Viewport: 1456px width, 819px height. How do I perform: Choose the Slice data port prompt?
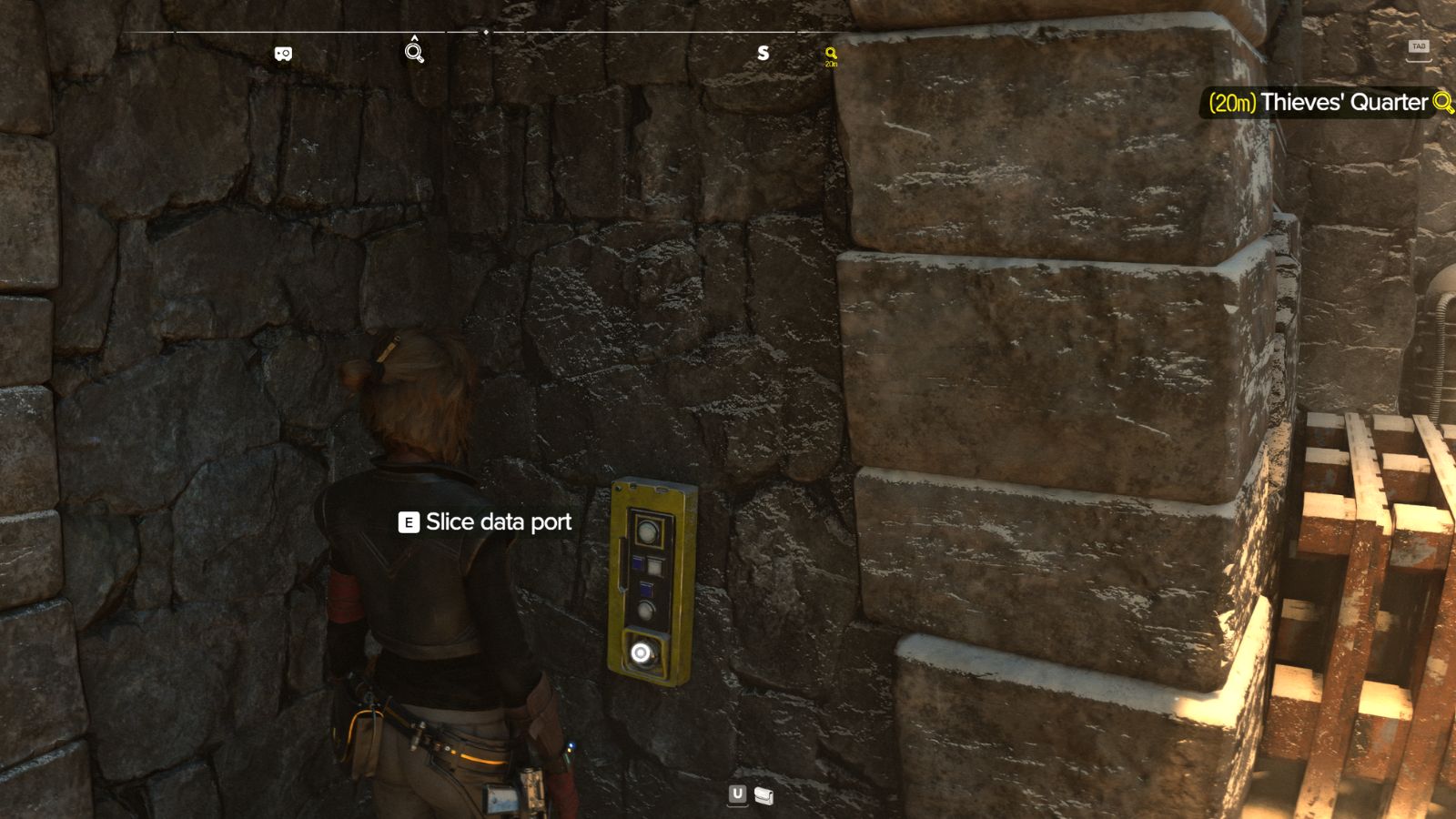486,522
